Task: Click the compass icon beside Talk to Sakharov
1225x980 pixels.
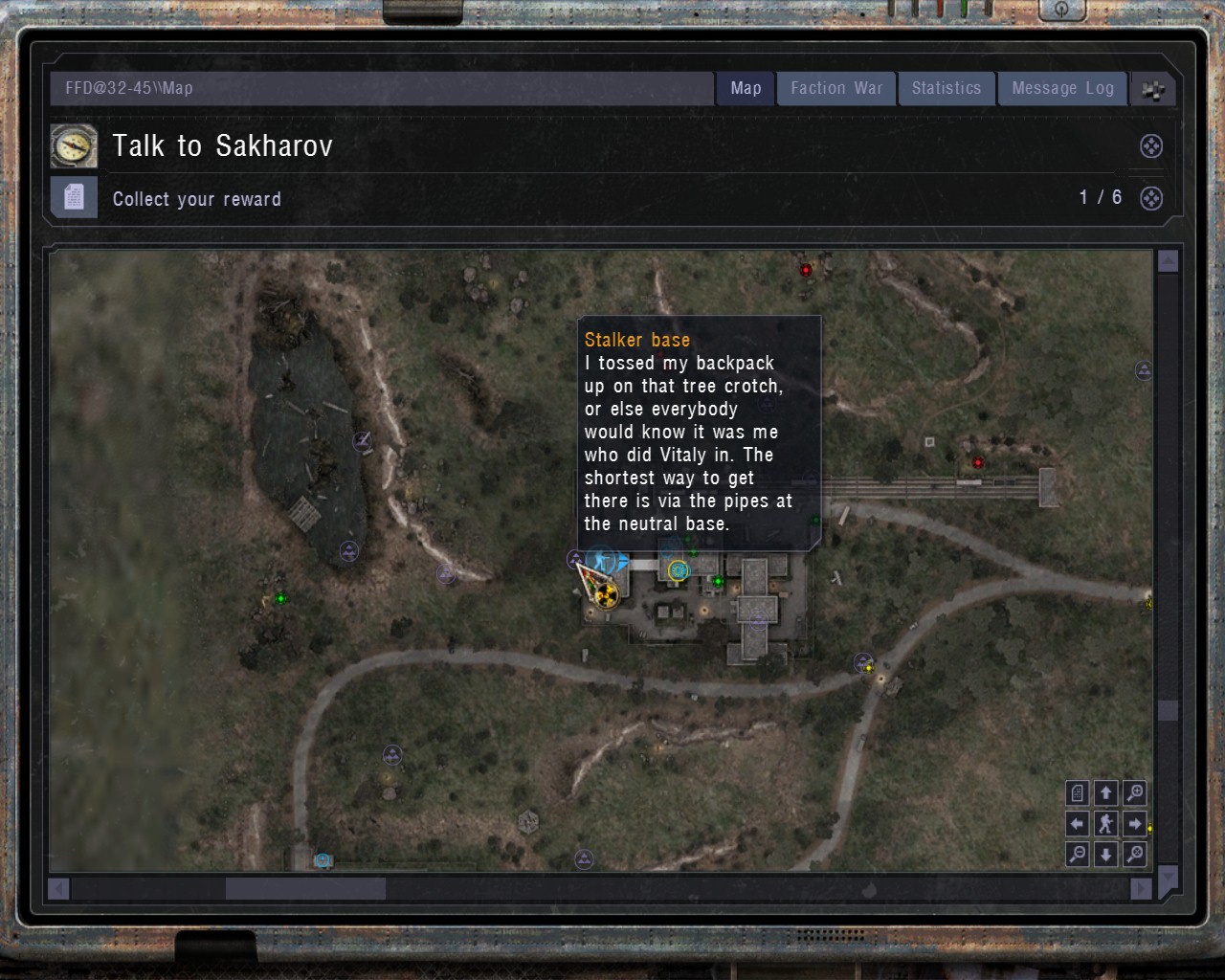Action: pos(74,146)
